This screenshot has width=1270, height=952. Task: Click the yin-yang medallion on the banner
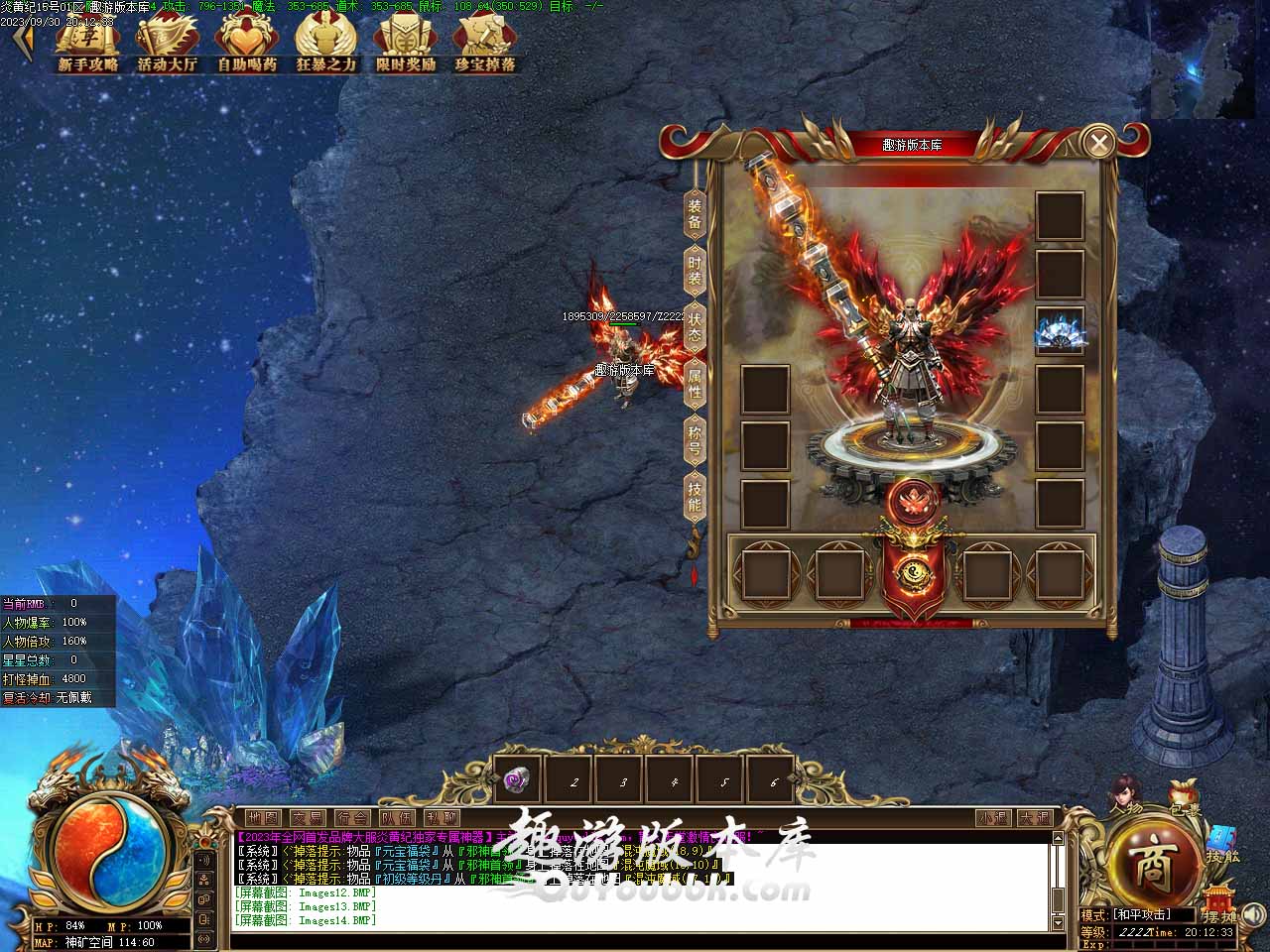911,573
